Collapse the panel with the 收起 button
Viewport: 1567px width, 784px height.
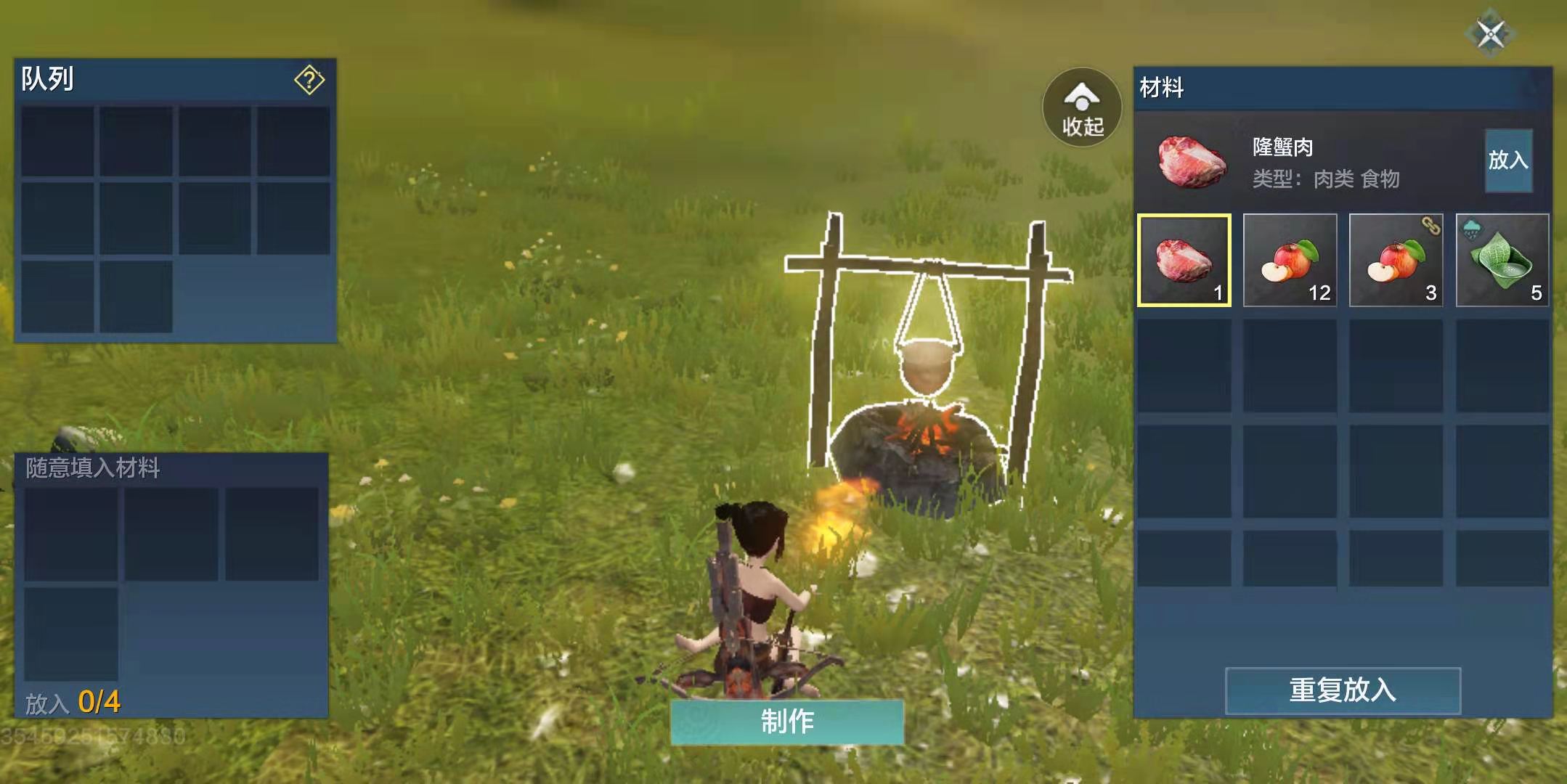click(x=1082, y=107)
